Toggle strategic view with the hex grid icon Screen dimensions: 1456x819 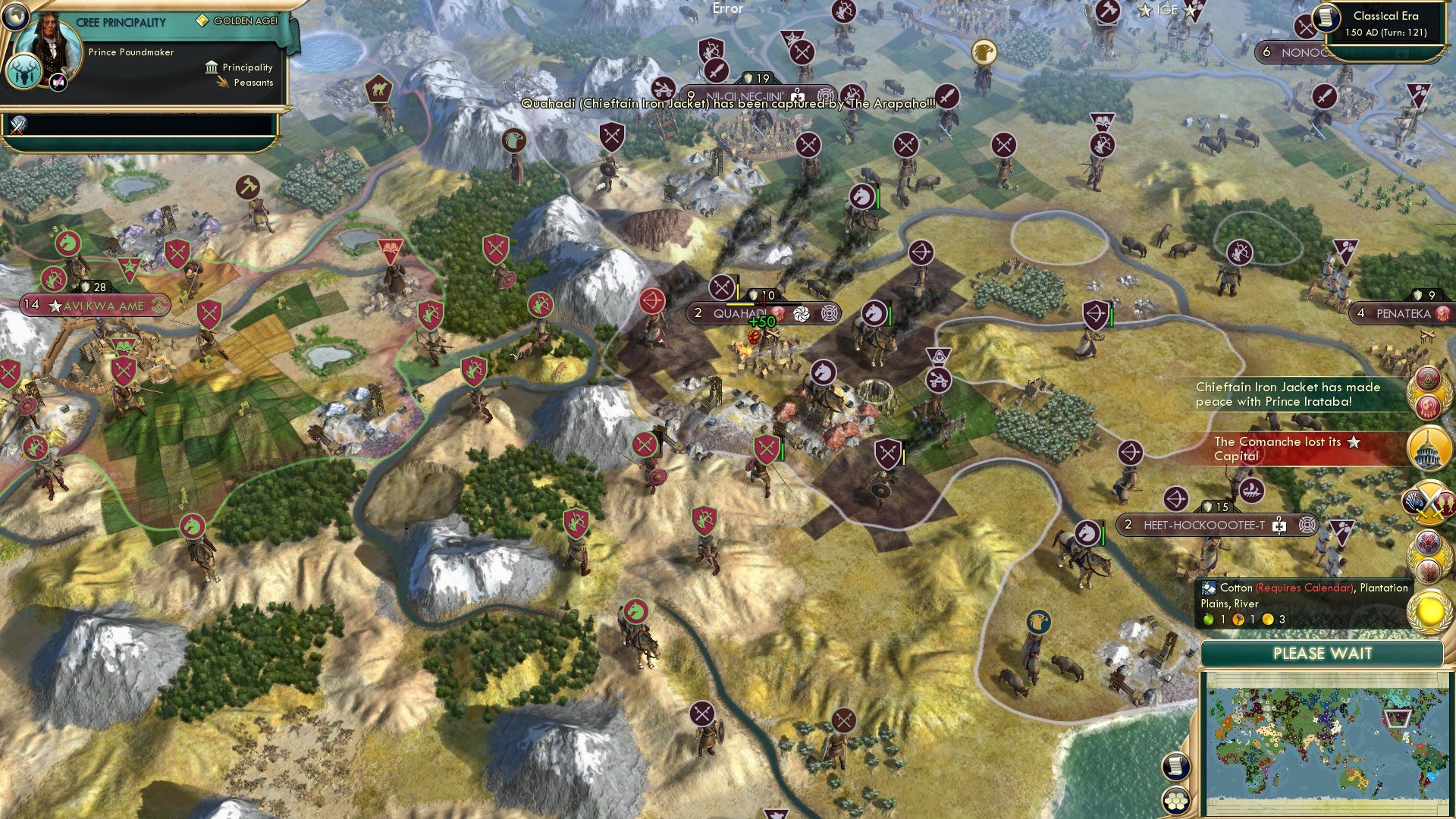pos(1175,802)
